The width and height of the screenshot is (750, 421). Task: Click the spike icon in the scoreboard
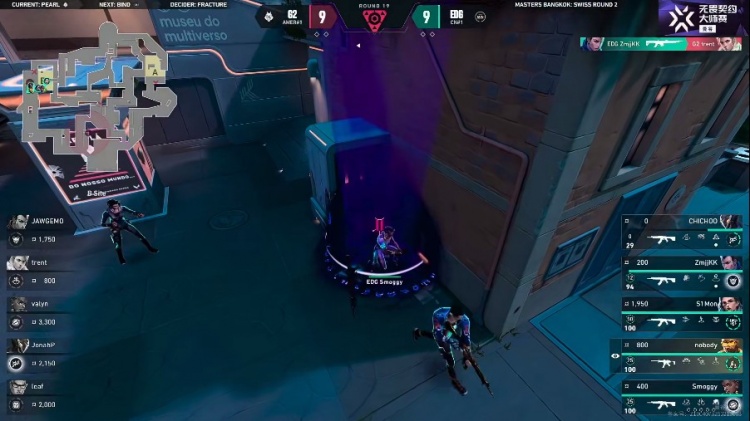(x=374, y=19)
